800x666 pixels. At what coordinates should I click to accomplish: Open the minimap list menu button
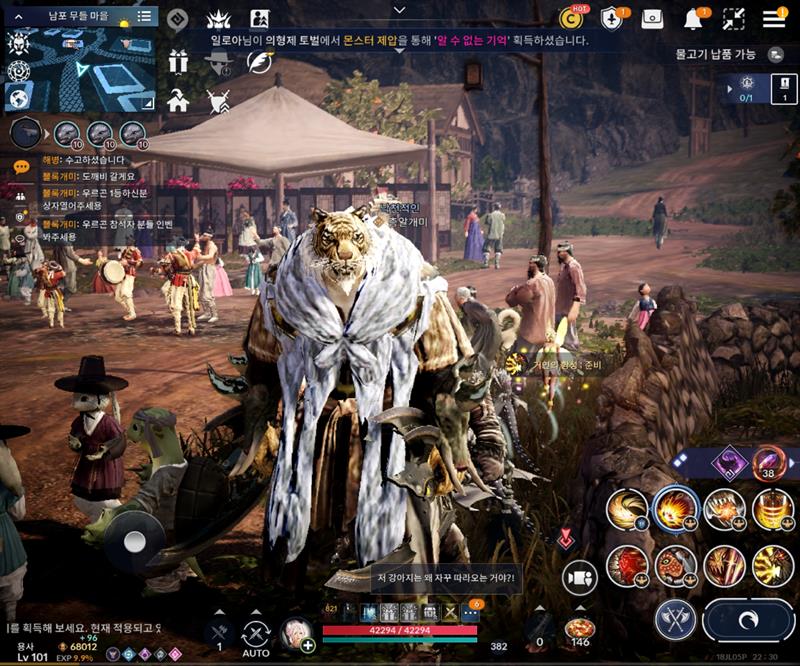click(x=145, y=16)
